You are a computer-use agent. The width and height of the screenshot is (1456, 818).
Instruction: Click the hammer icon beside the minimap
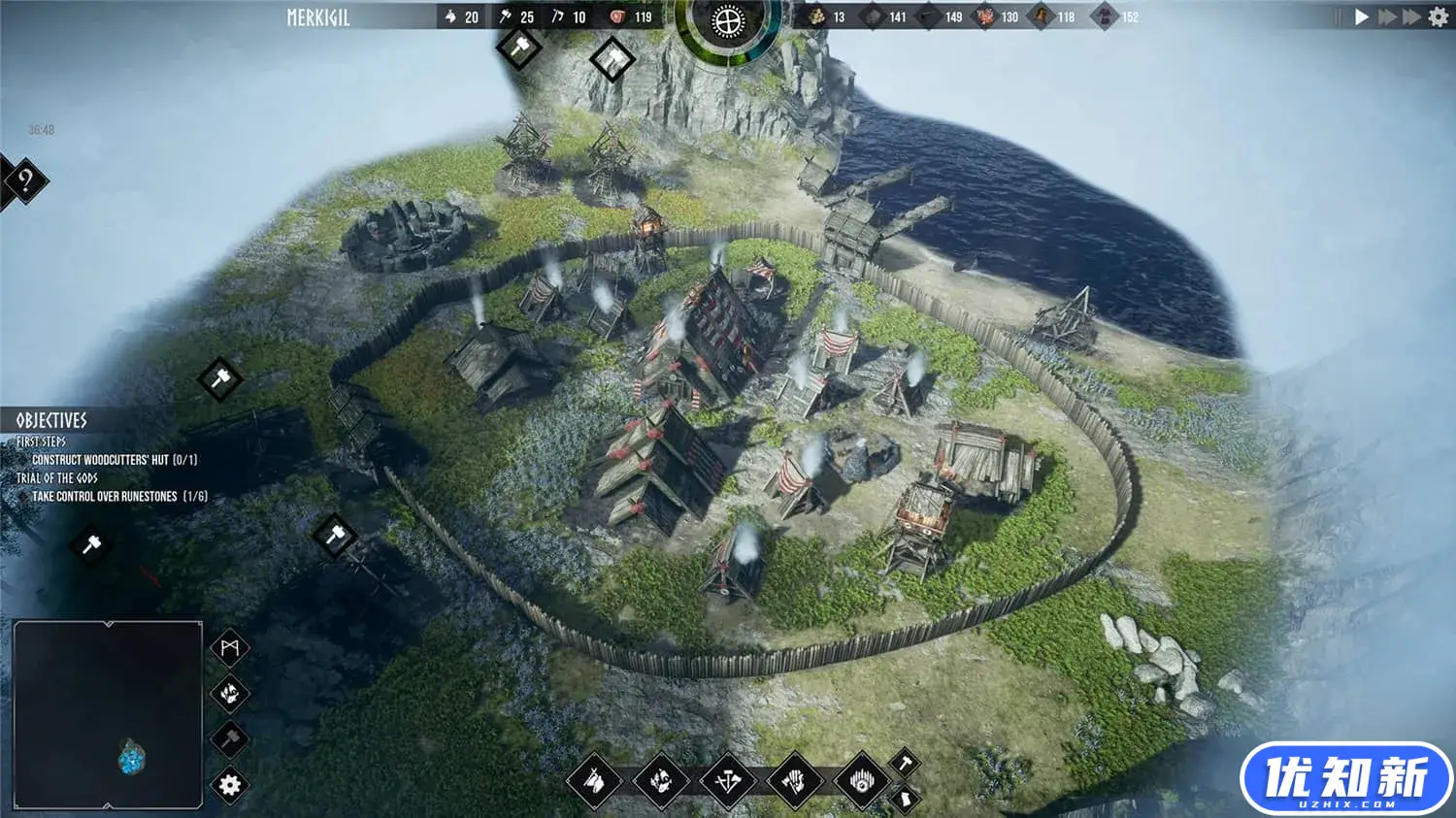pos(230,739)
